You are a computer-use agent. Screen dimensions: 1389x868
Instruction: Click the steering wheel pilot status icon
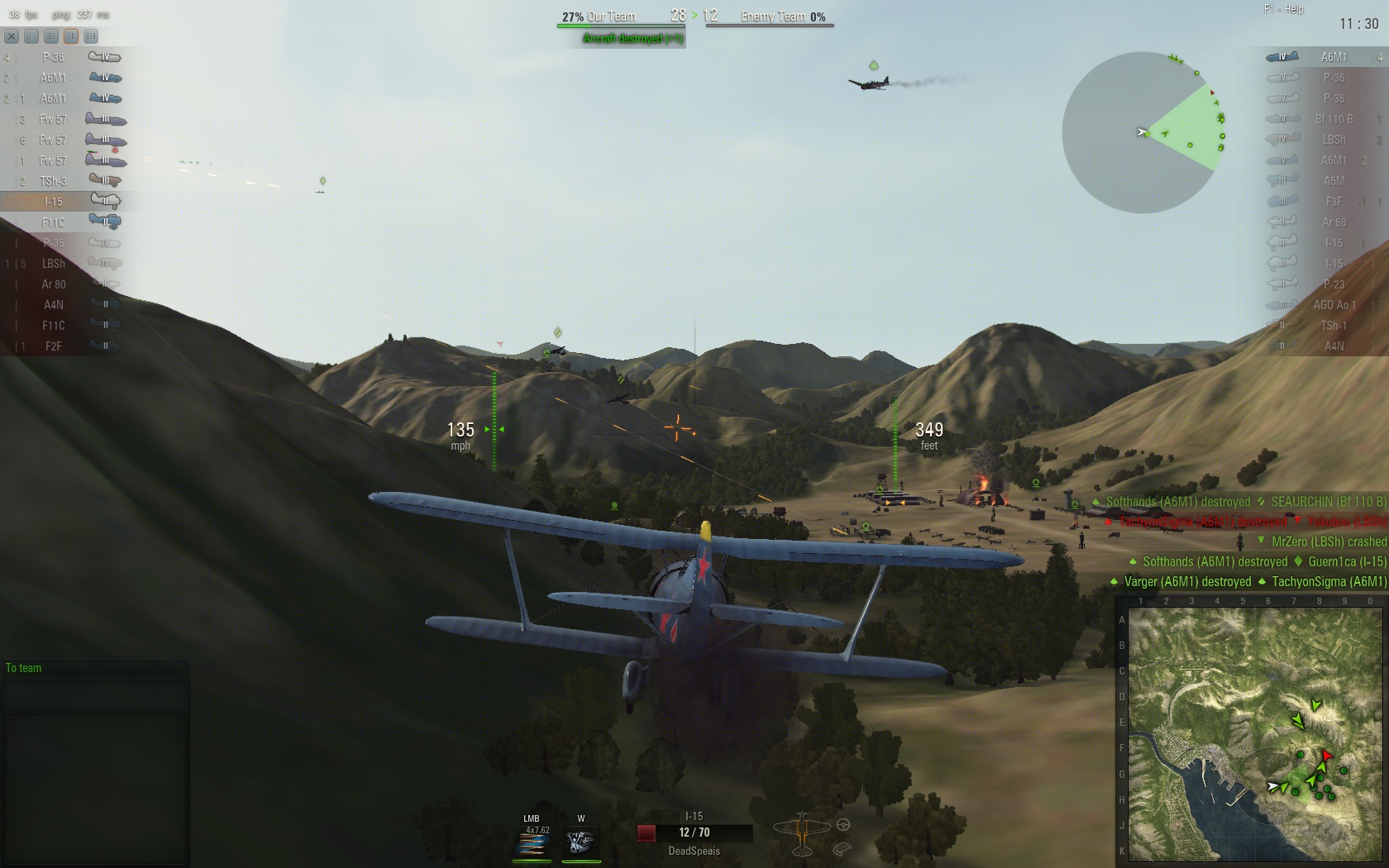point(843,824)
